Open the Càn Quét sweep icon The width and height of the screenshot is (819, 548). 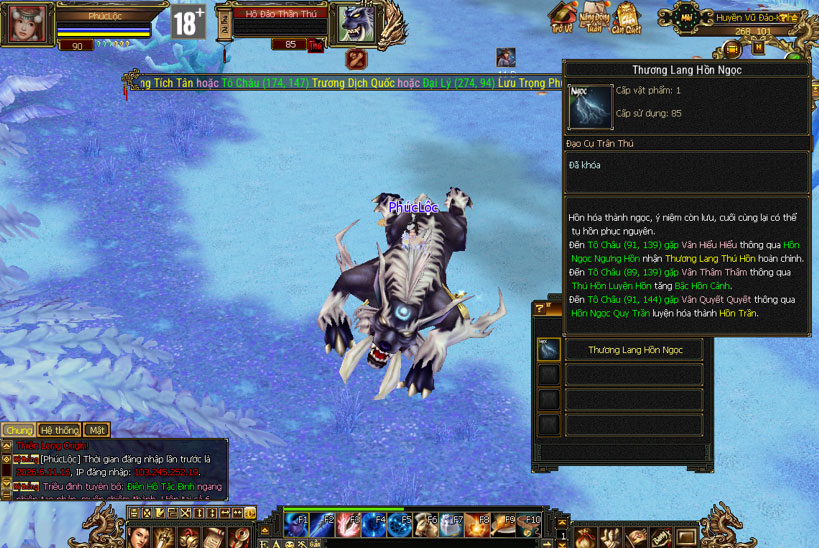[627, 17]
